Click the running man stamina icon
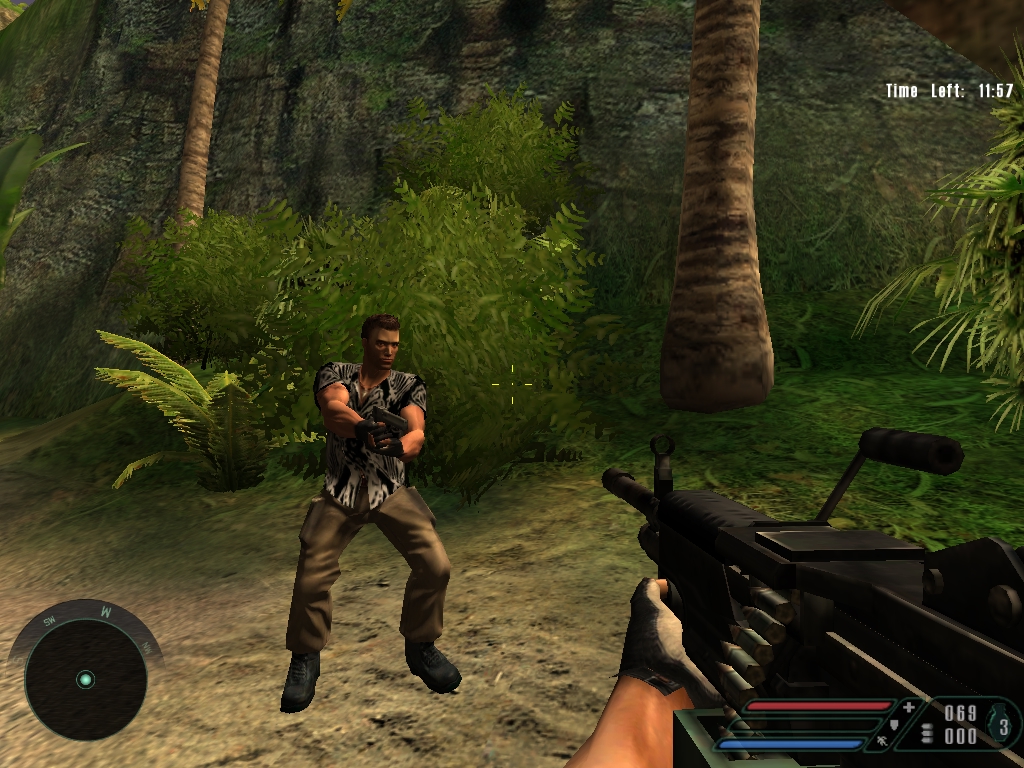The width and height of the screenshot is (1024, 768). (x=881, y=741)
